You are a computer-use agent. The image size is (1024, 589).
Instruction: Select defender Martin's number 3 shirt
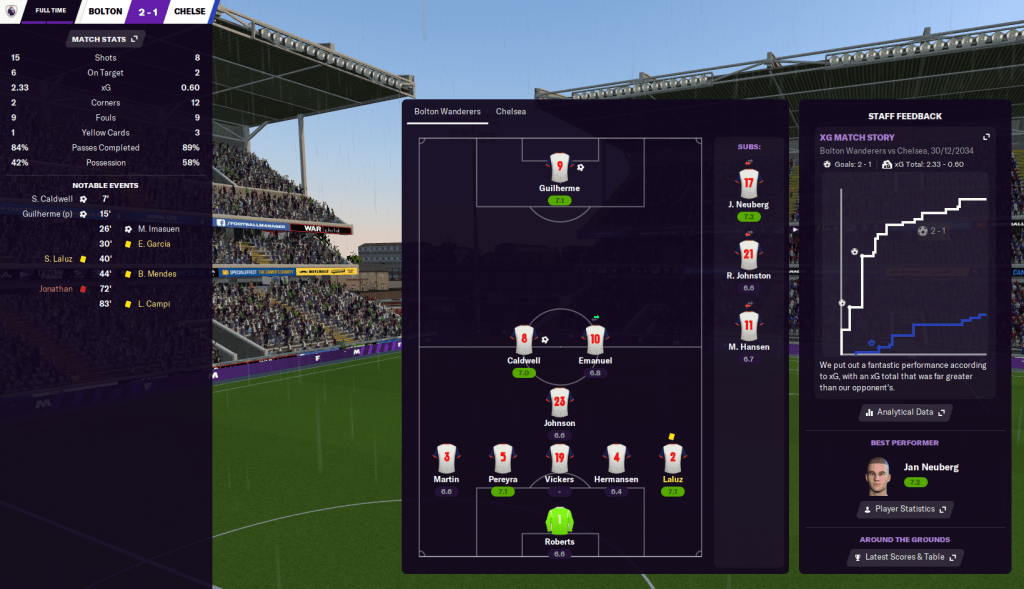(446, 458)
